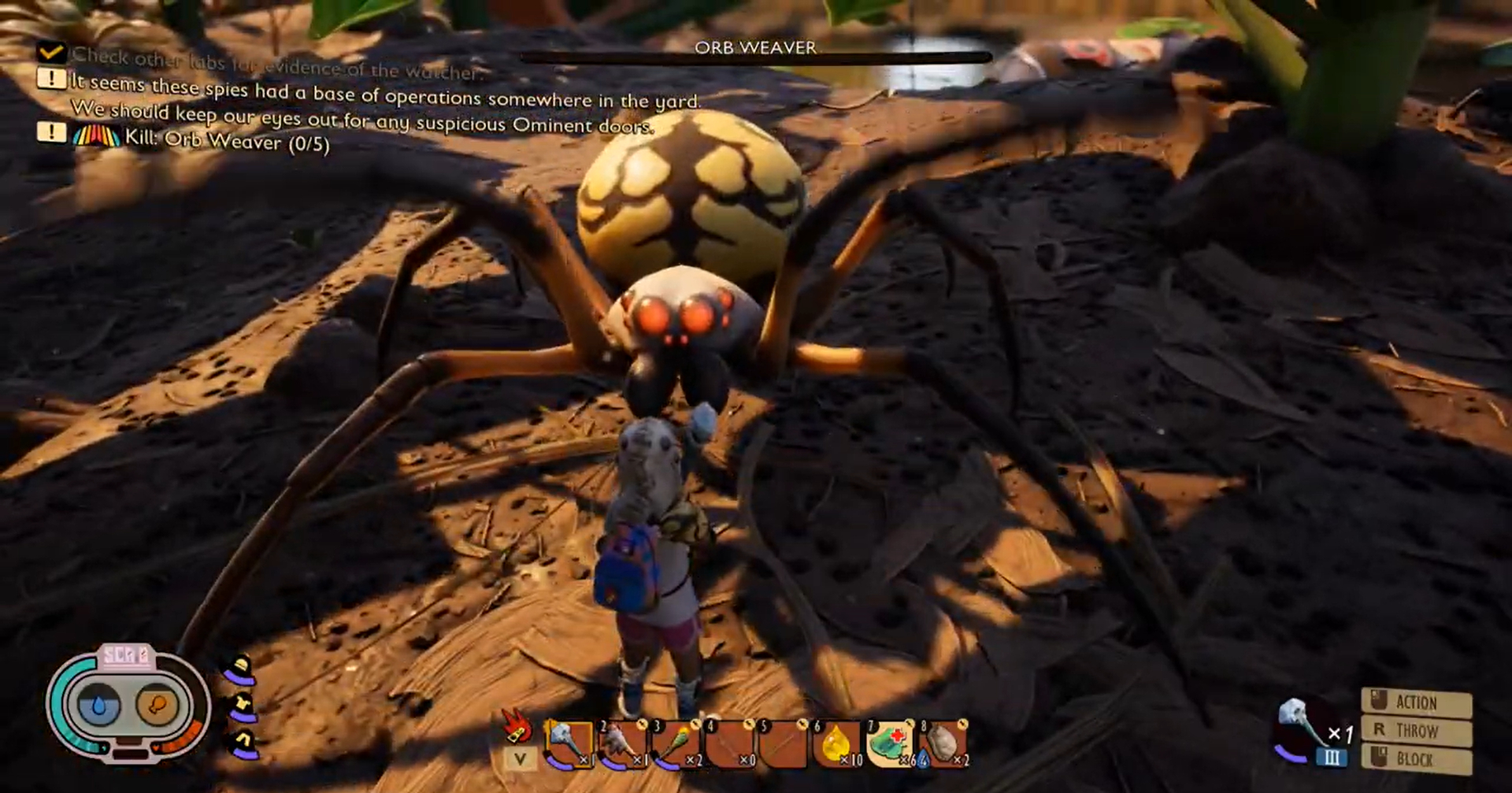Image resolution: width=1512 pixels, height=793 pixels.
Task: Expand the hunger drumstick gauge
Action: pyautogui.click(x=157, y=705)
